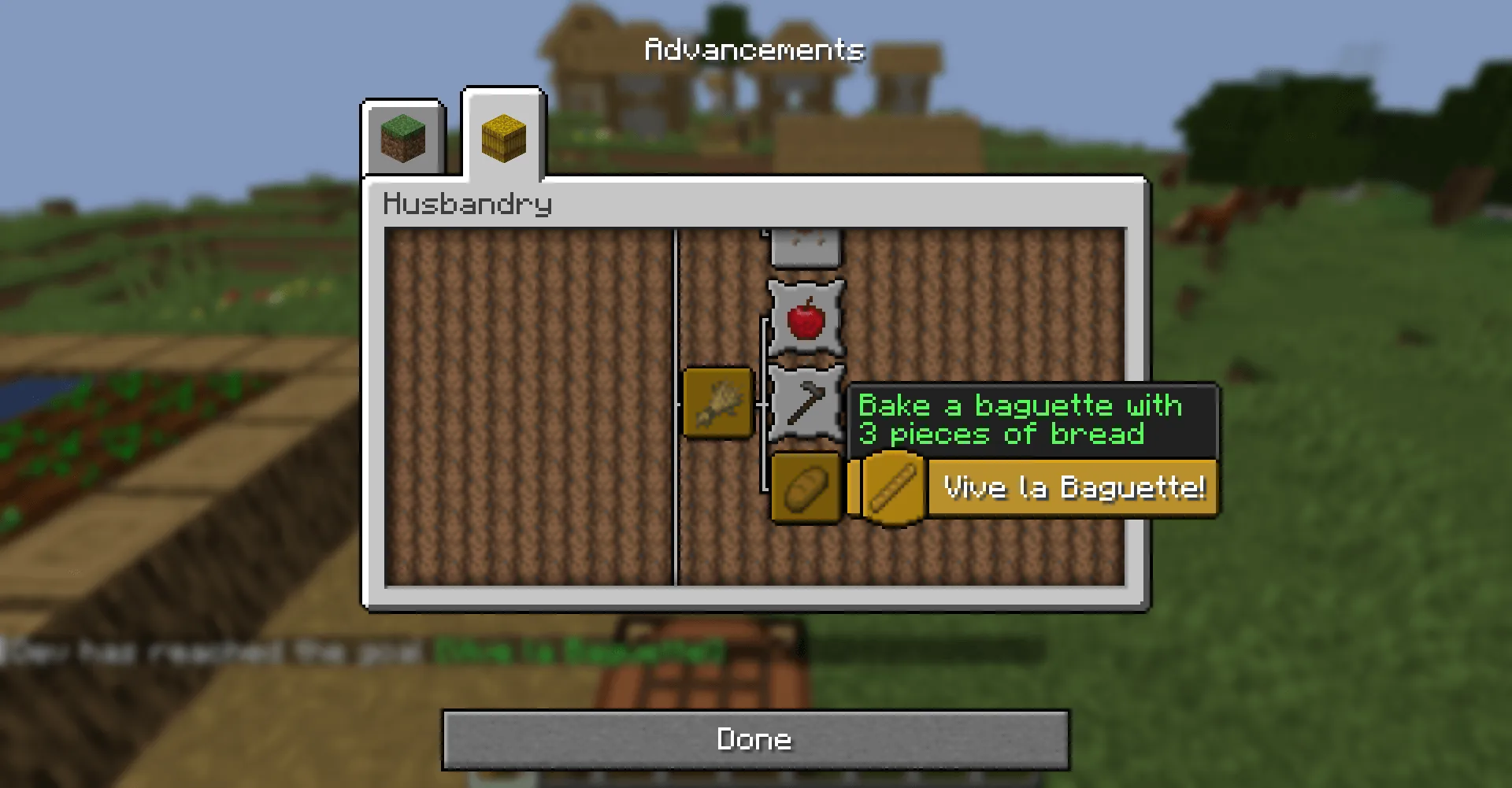
Task: Select the iron hoe advancement icon
Action: pos(805,404)
